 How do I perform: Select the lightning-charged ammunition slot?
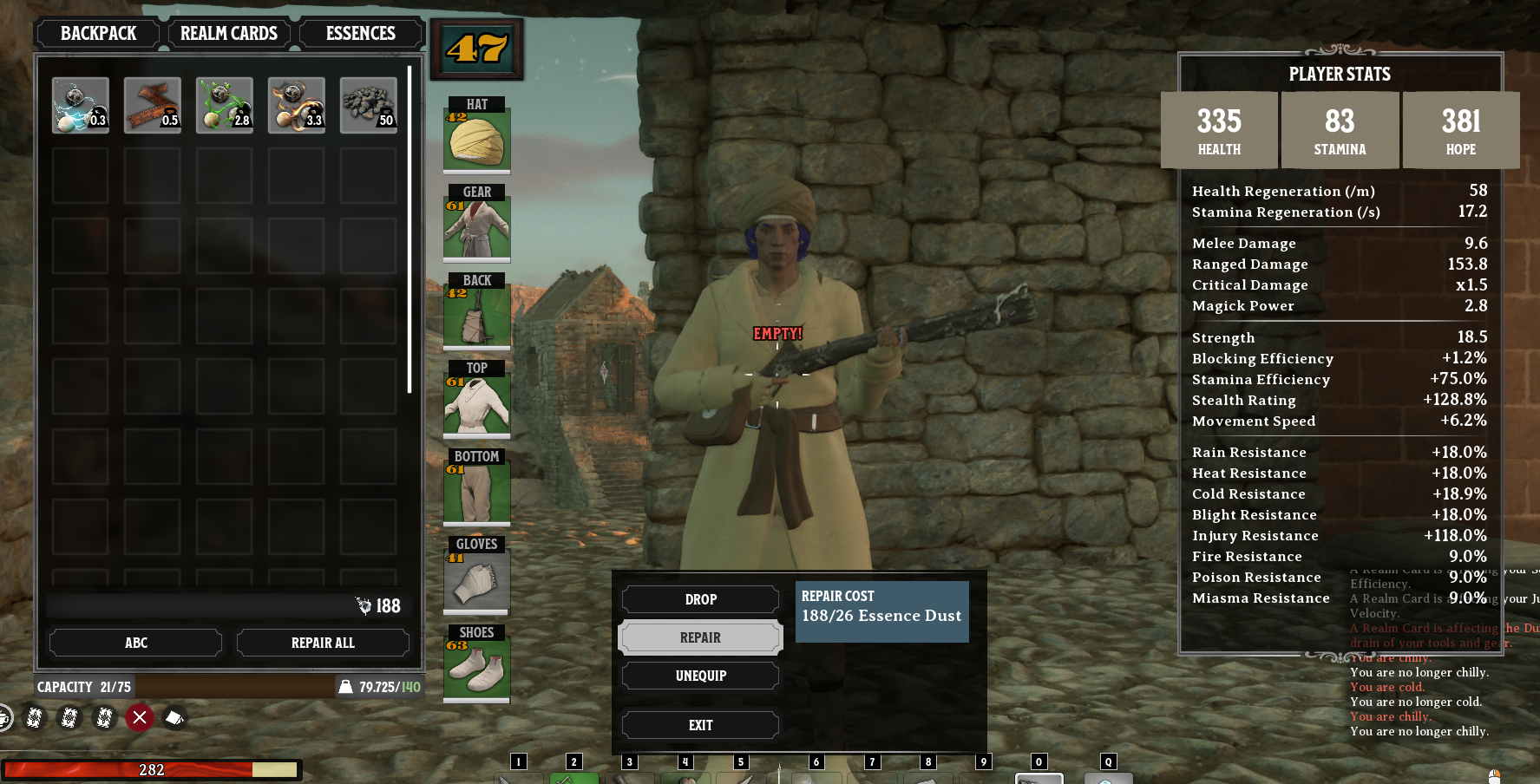81,105
